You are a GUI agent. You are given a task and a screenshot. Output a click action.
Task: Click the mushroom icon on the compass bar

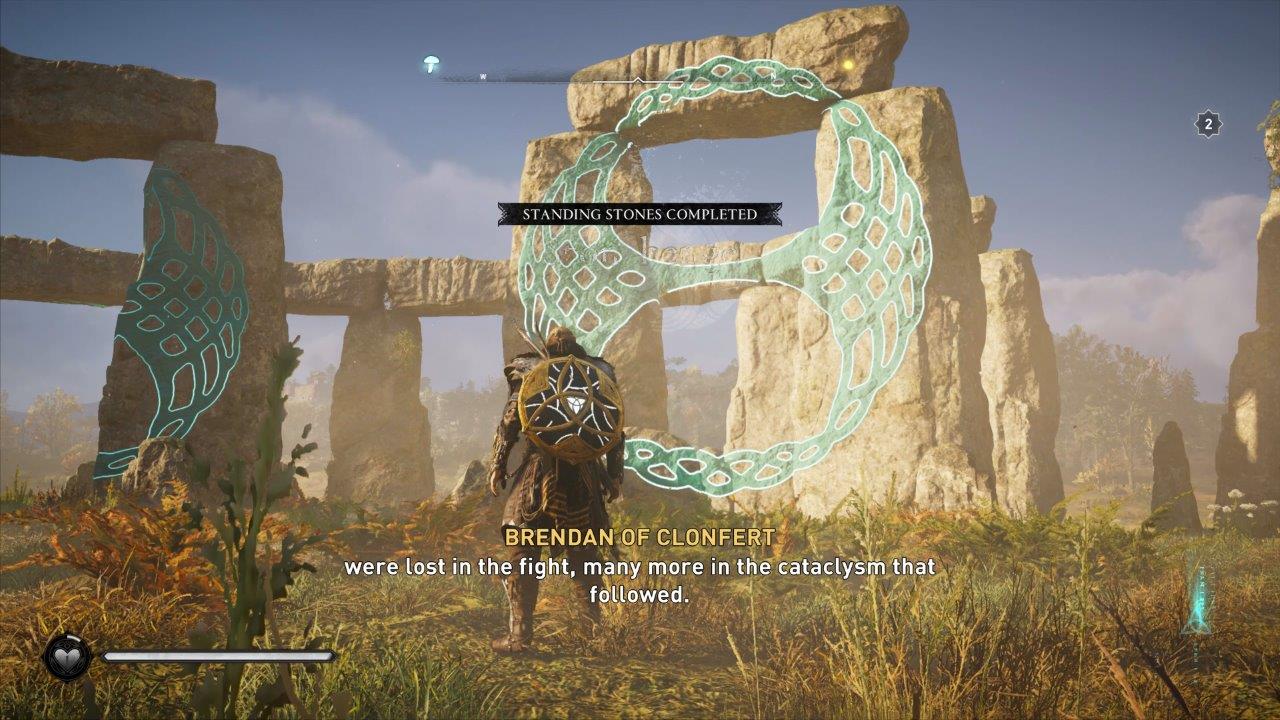pos(430,62)
